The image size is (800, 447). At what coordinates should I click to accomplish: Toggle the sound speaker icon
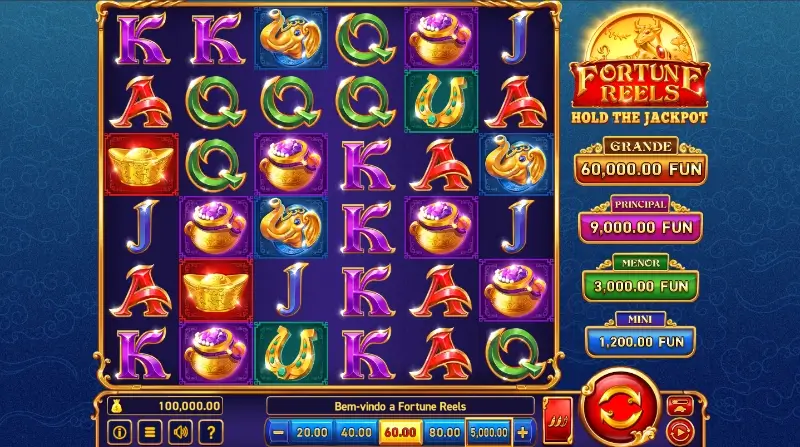(x=181, y=433)
